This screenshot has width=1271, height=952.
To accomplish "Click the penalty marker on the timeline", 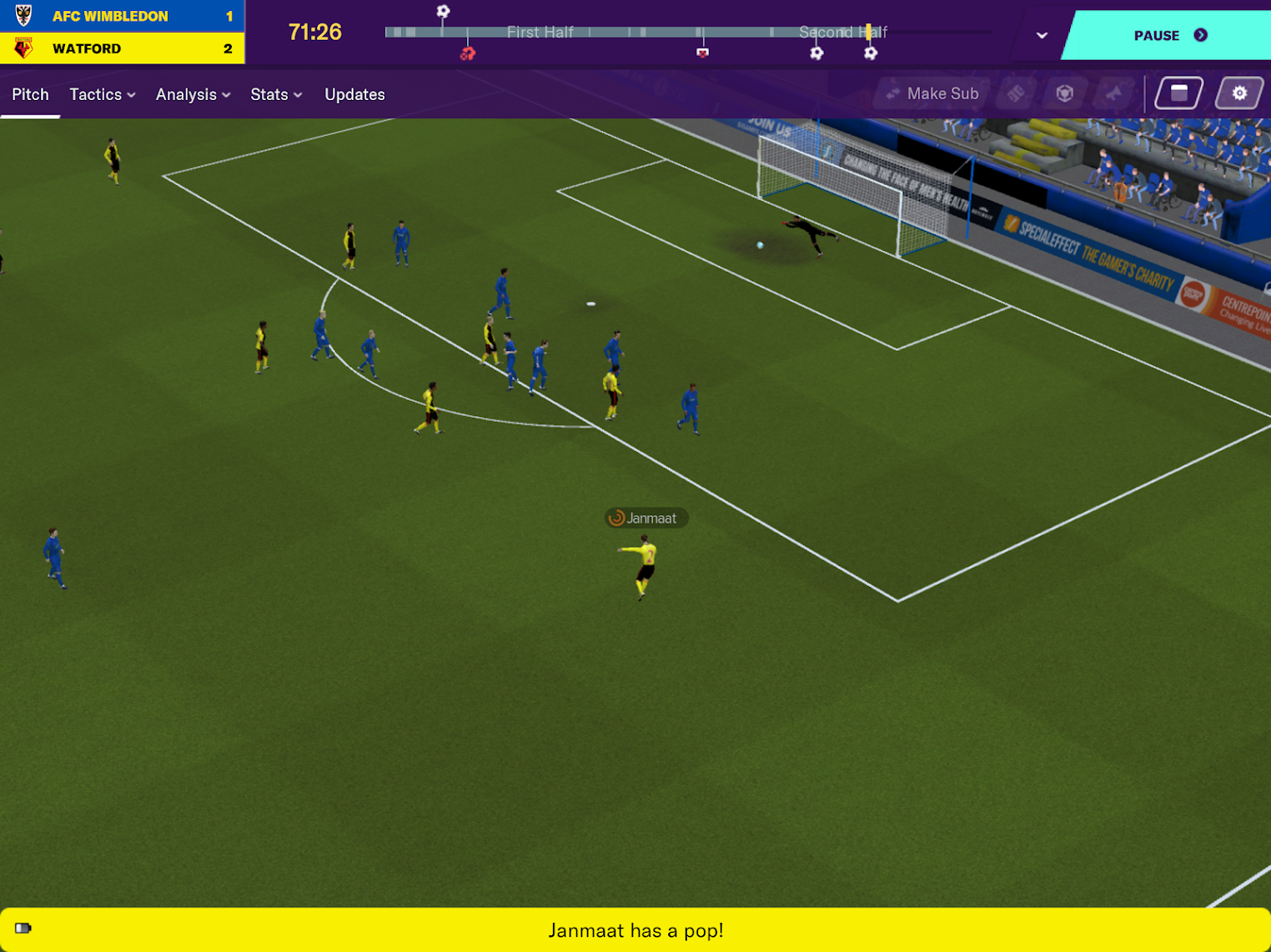I will pos(703,53).
